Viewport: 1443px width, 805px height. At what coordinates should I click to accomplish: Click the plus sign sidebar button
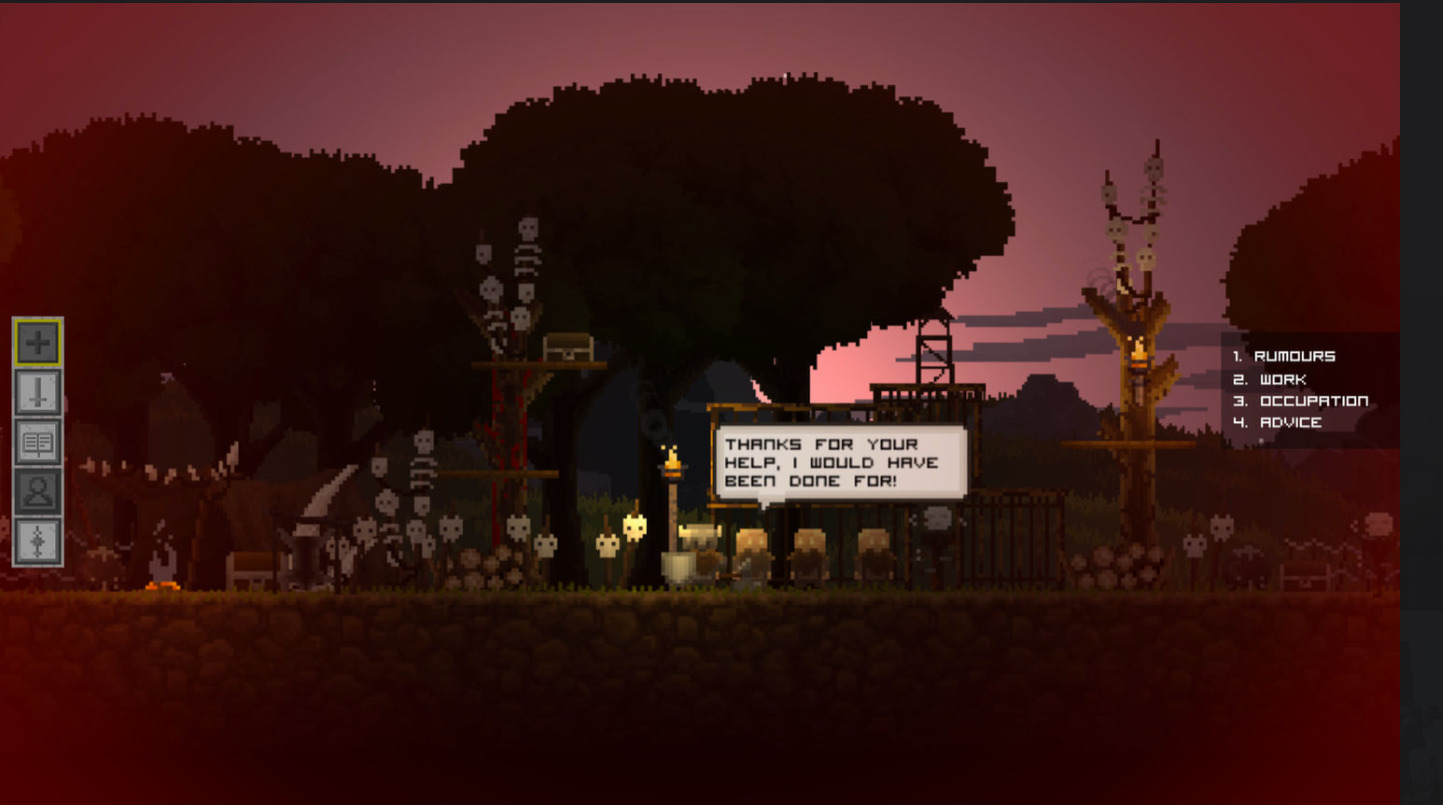point(38,343)
